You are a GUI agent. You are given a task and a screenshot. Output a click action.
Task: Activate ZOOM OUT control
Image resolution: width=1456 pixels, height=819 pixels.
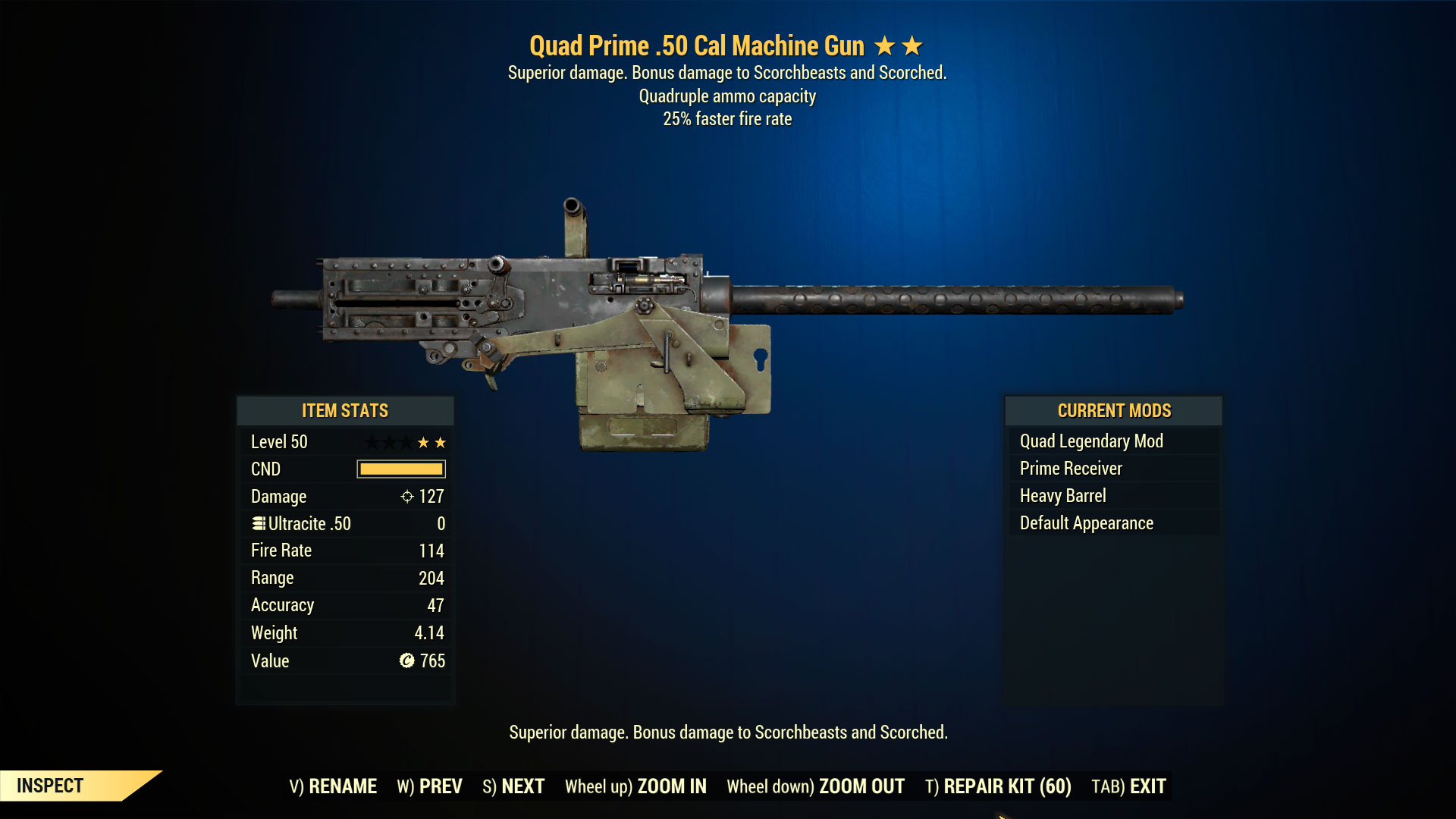[x=862, y=786]
